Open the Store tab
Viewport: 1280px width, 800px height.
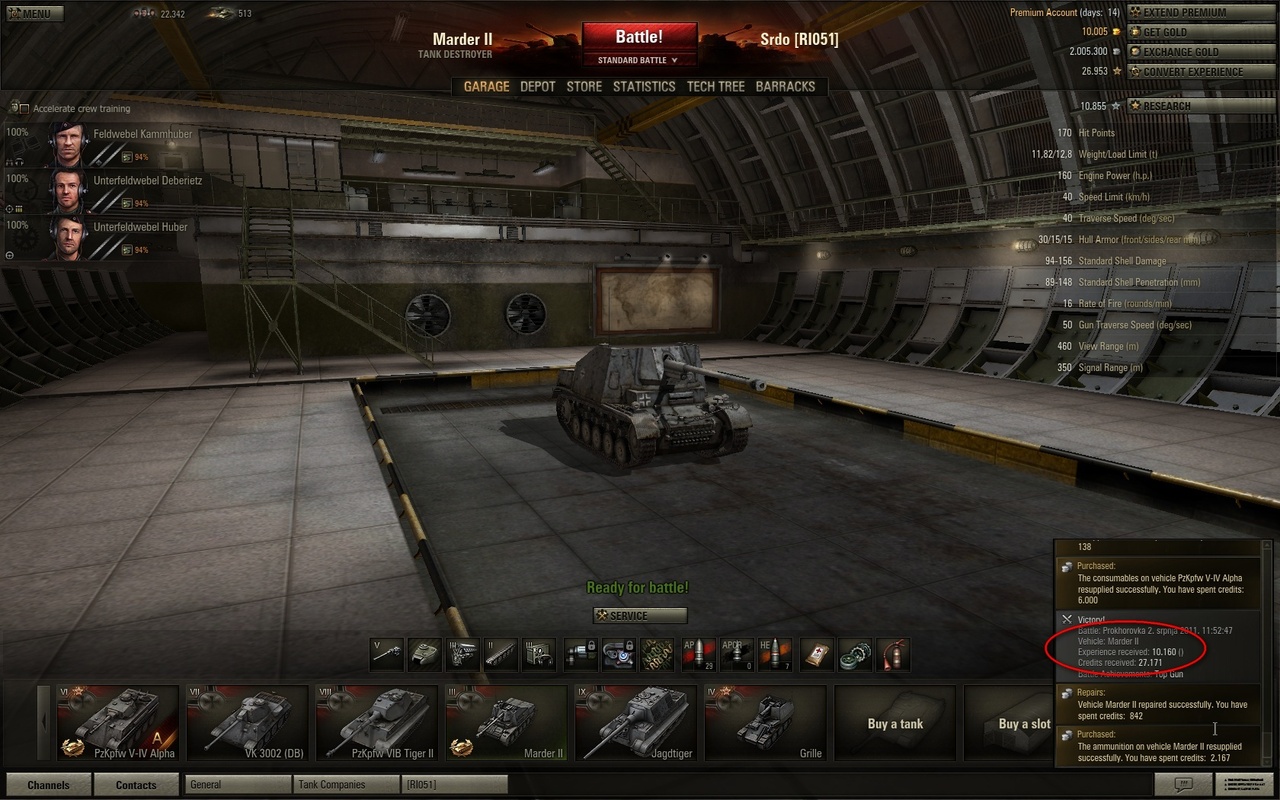(x=584, y=87)
